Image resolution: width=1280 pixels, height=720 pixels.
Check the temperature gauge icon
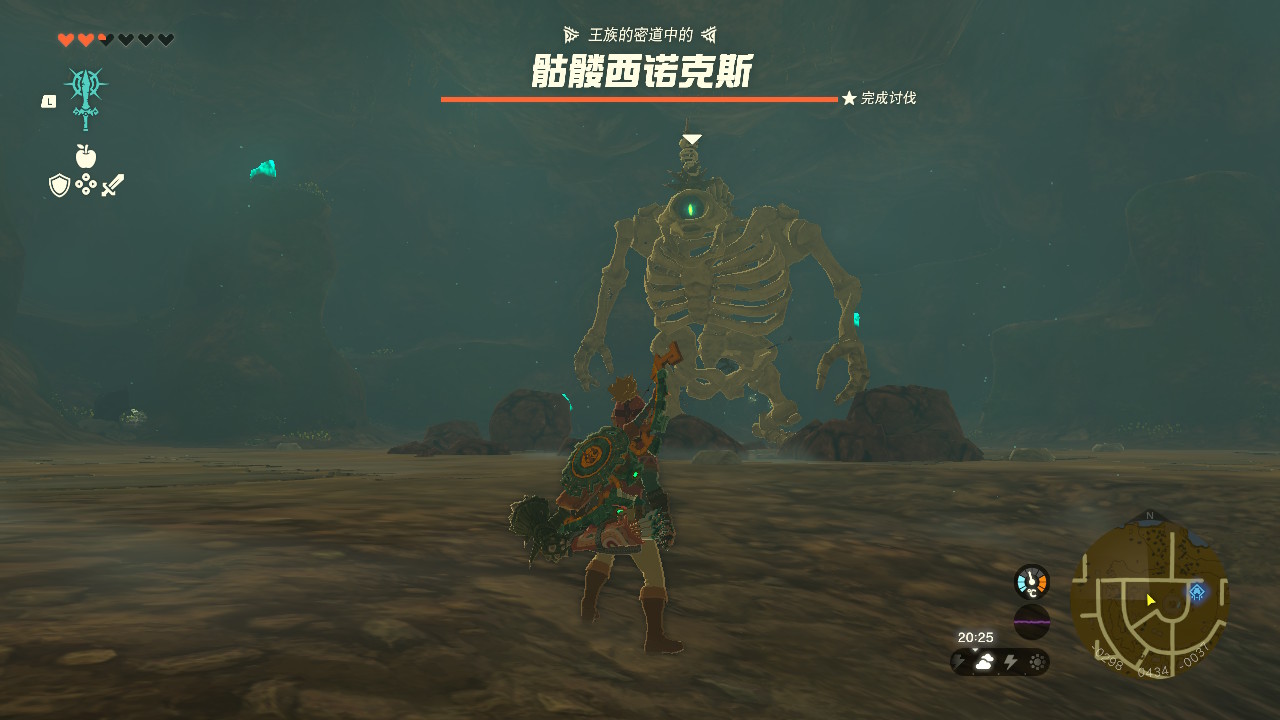[1031, 582]
